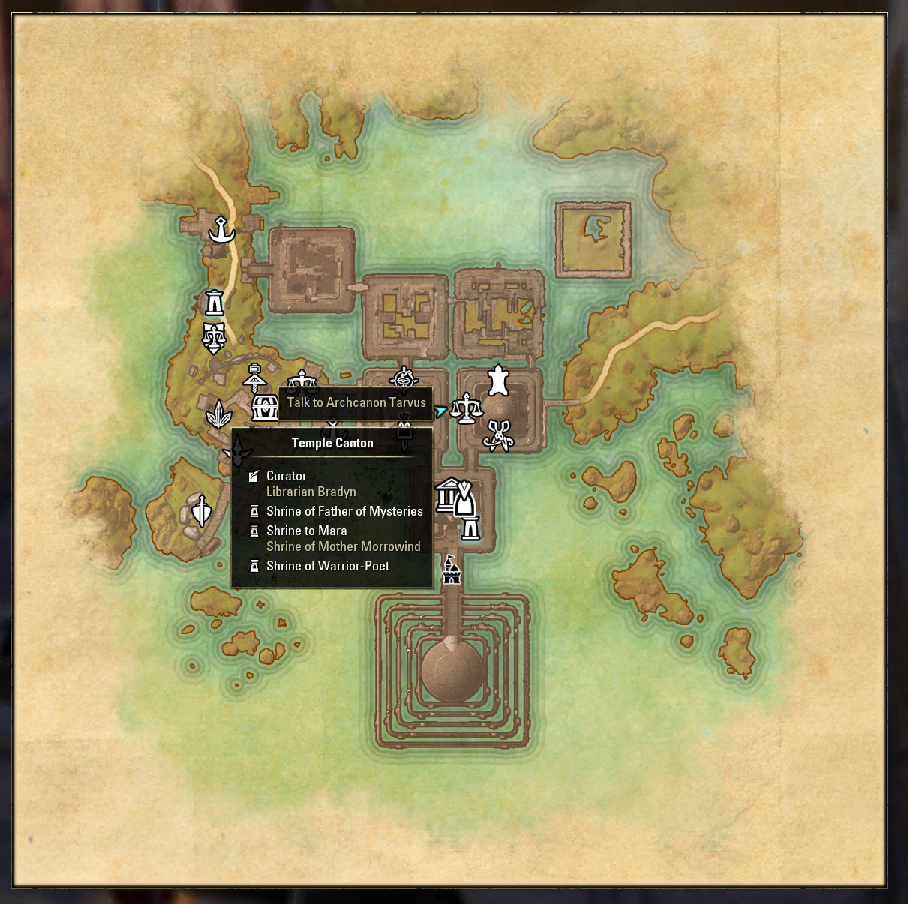Select the dagger shield marker on the southwest island

pyautogui.click(x=202, y=511)
